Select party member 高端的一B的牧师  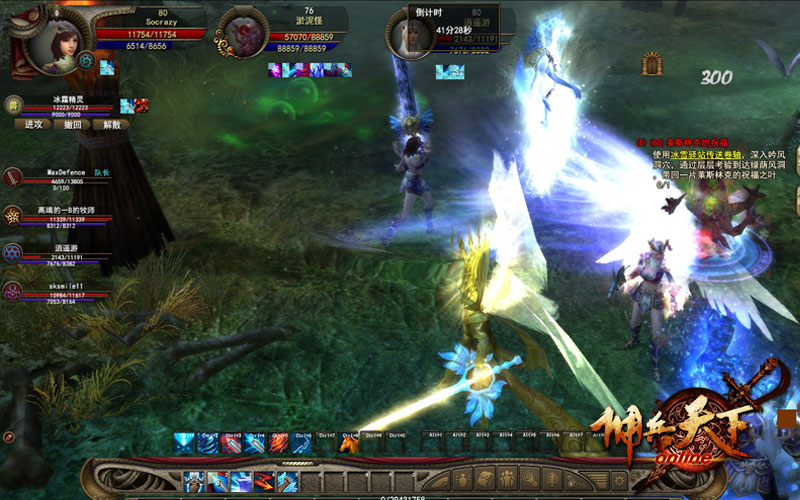pyautogui.click(x=13, y=215)
